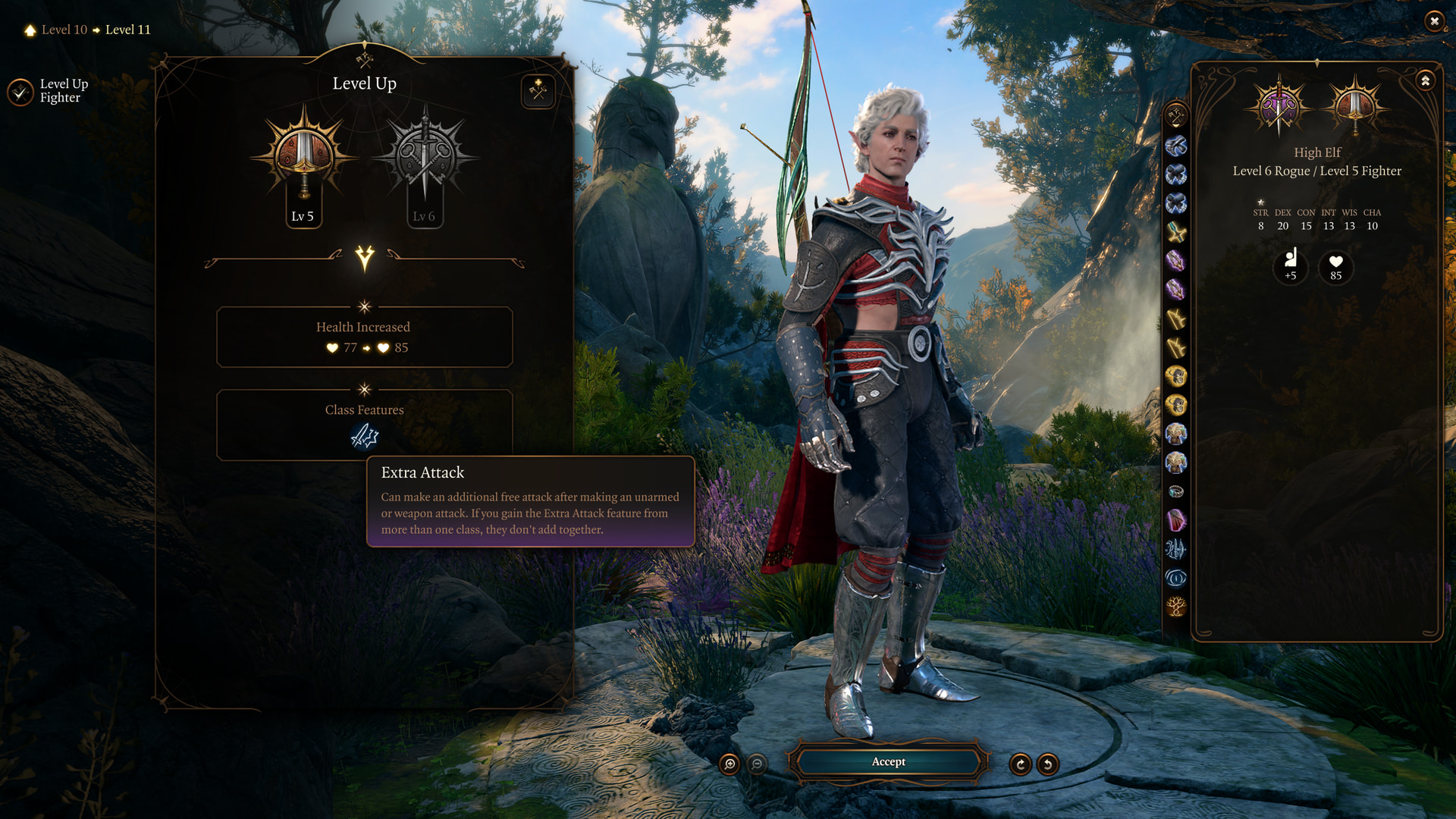The width and height of the screenshot is (1456, 819).
Task: Zoom in on the character
Action: [730, 764]
